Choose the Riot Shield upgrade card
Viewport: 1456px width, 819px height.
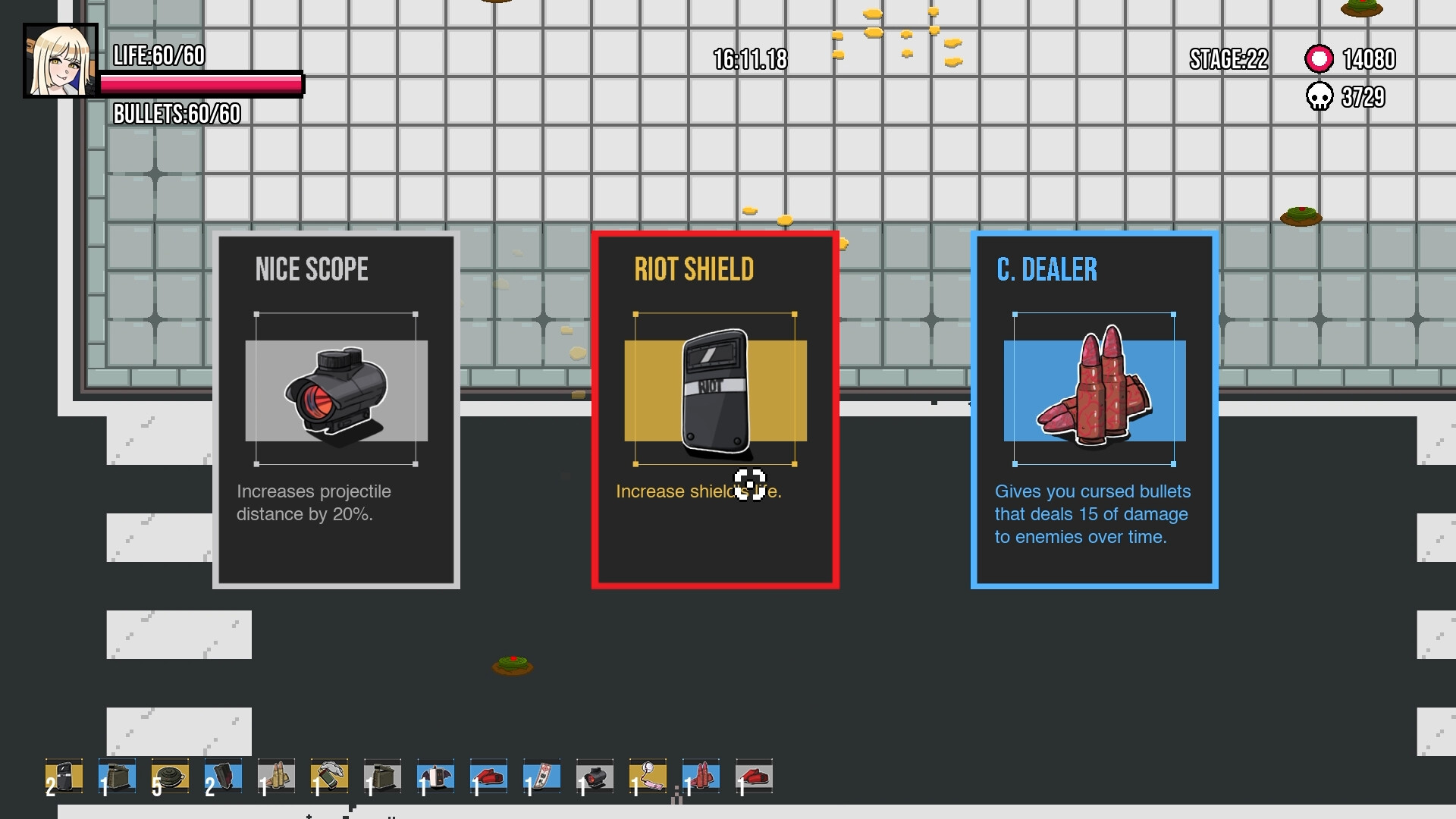click(716, 409)
